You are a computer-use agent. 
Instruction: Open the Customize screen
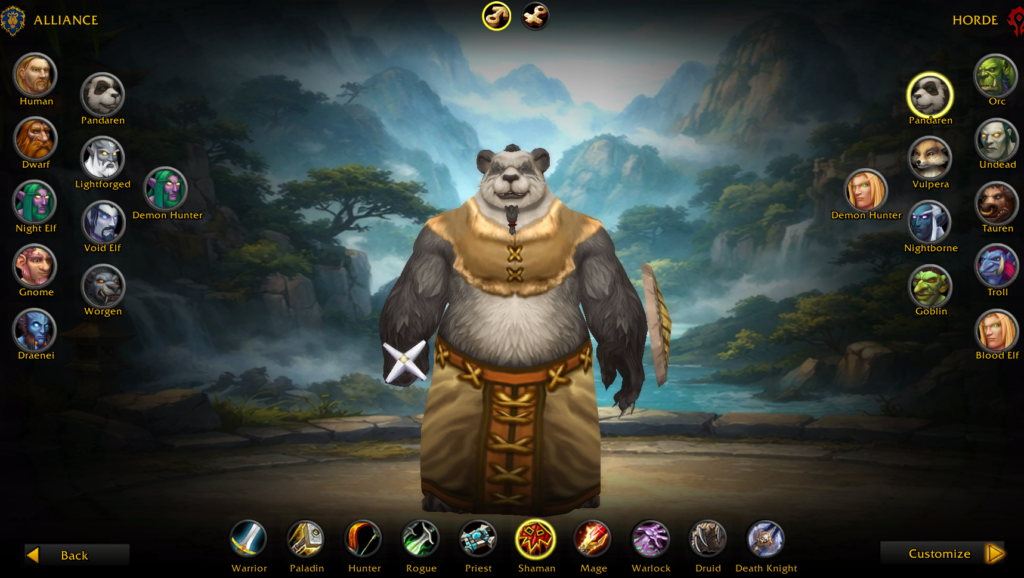(942, 553)
